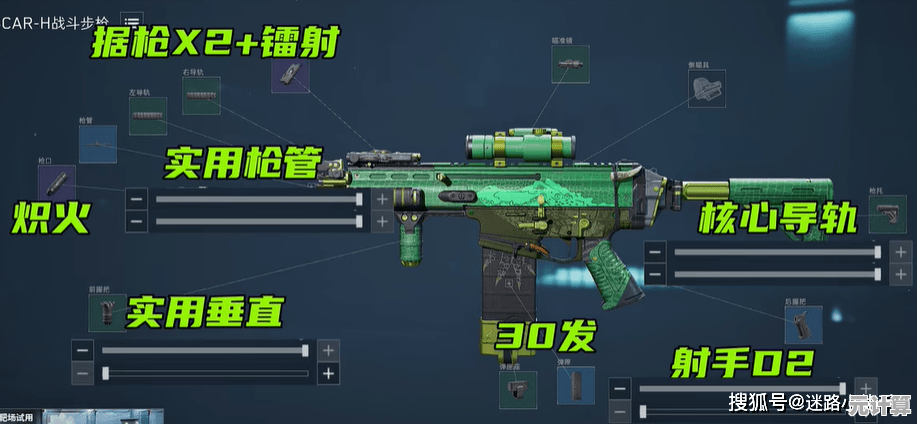The width and height of the screenshot is (917, 424).
Task: Open the right rail (右导轨) slot
Action: (200, 96)
